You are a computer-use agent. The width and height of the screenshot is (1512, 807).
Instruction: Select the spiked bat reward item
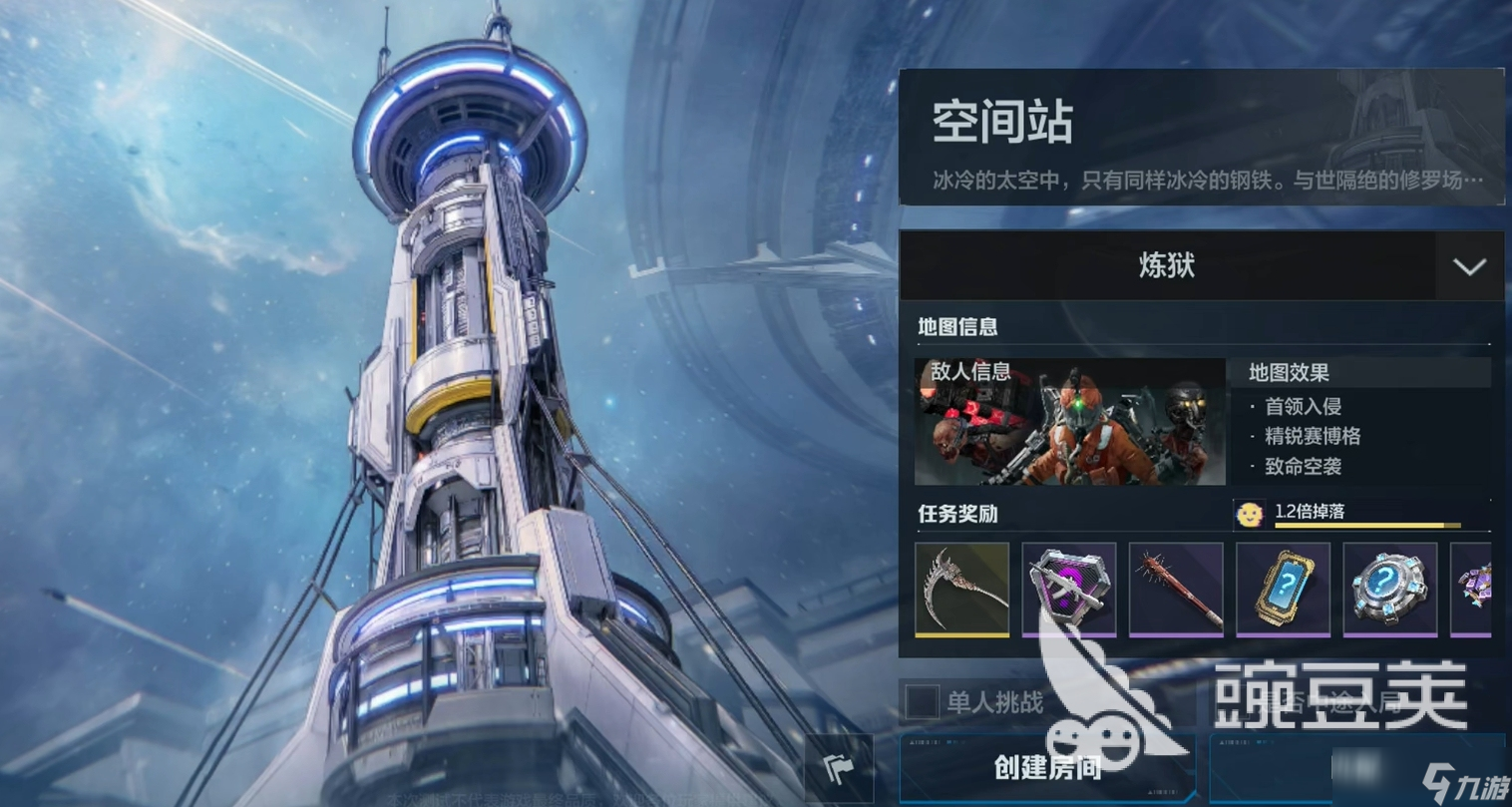(1176, 591)
